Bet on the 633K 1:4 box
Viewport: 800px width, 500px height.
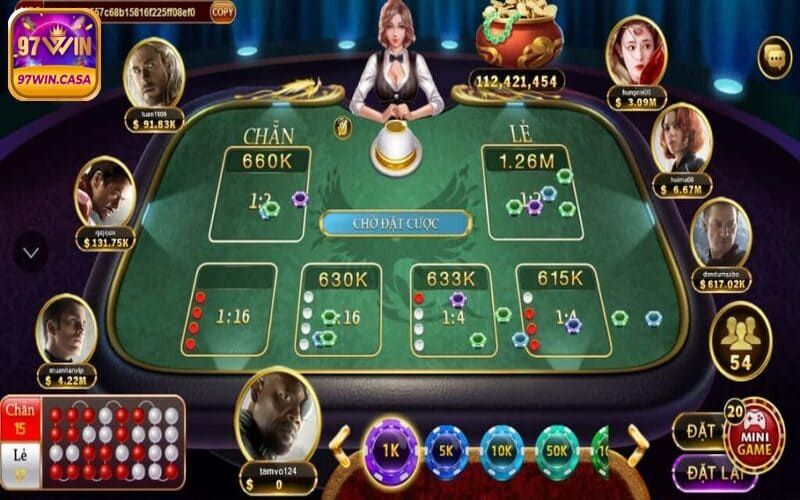(x=453, y=310)
